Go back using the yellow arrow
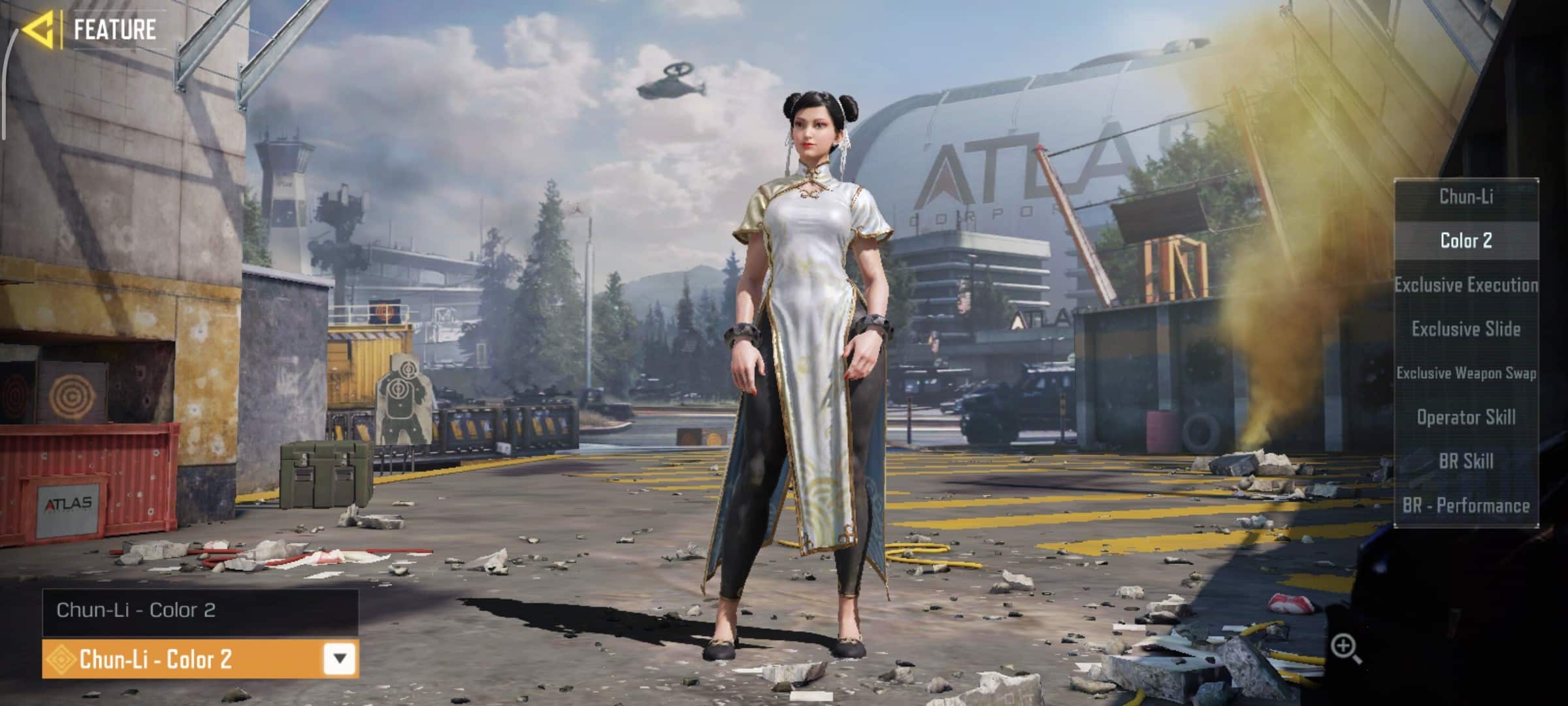This screenshot has width=1568, height=706. 37,30
